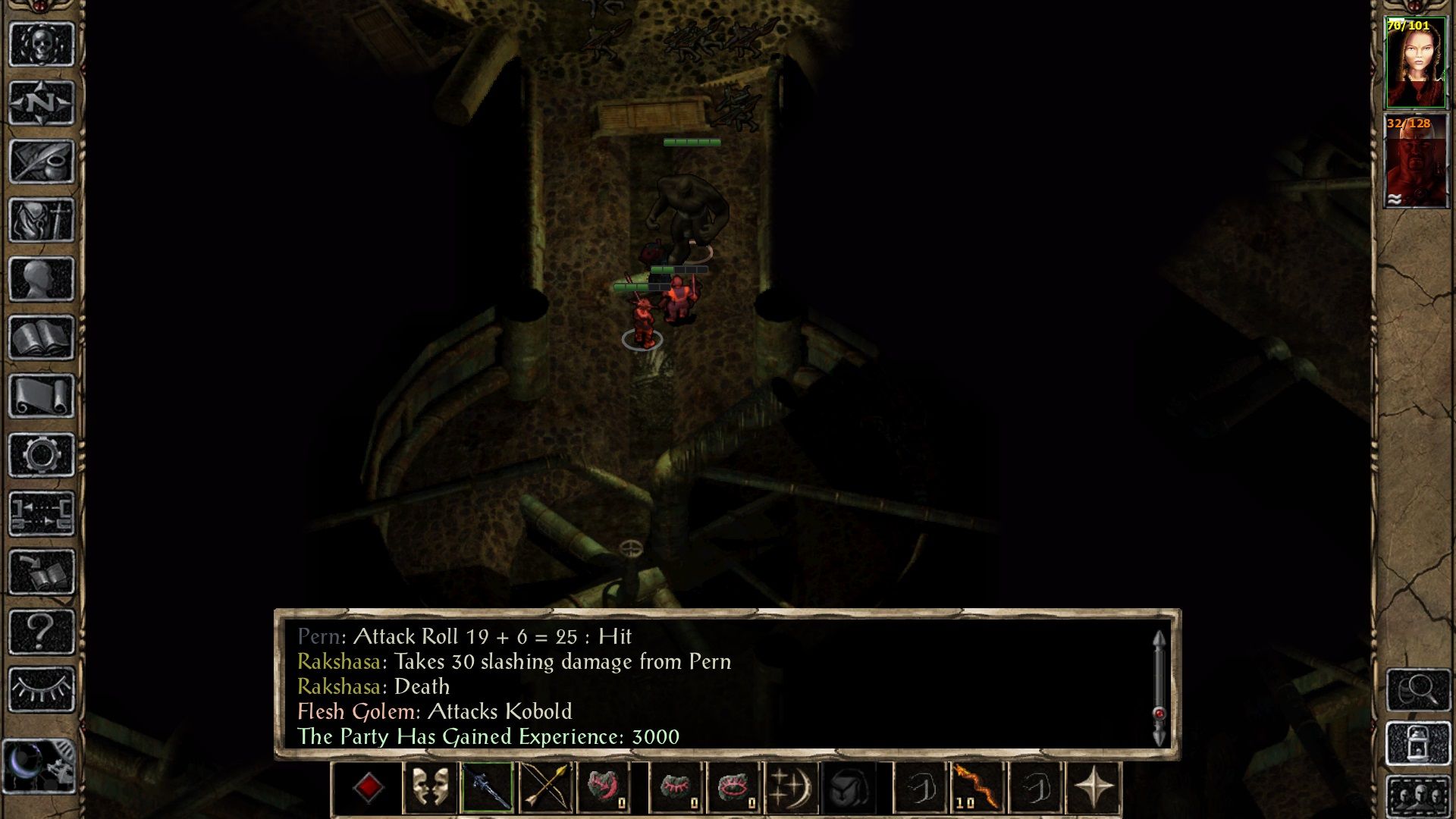Open the area map with the compass button
This screenshot has height=819, width=1456.
coord(42,103)
